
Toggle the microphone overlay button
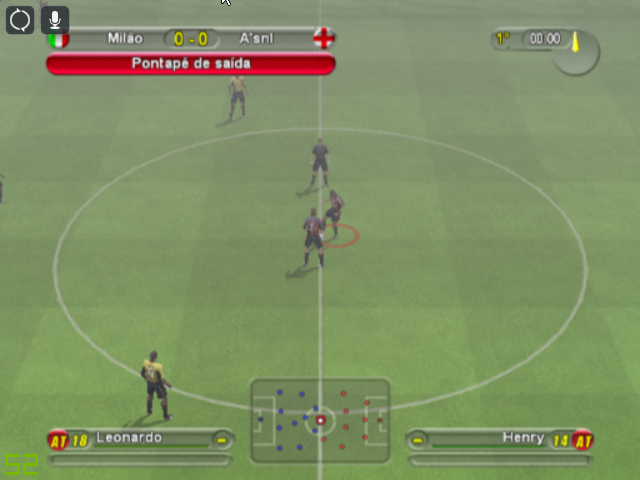pos(55,19)
